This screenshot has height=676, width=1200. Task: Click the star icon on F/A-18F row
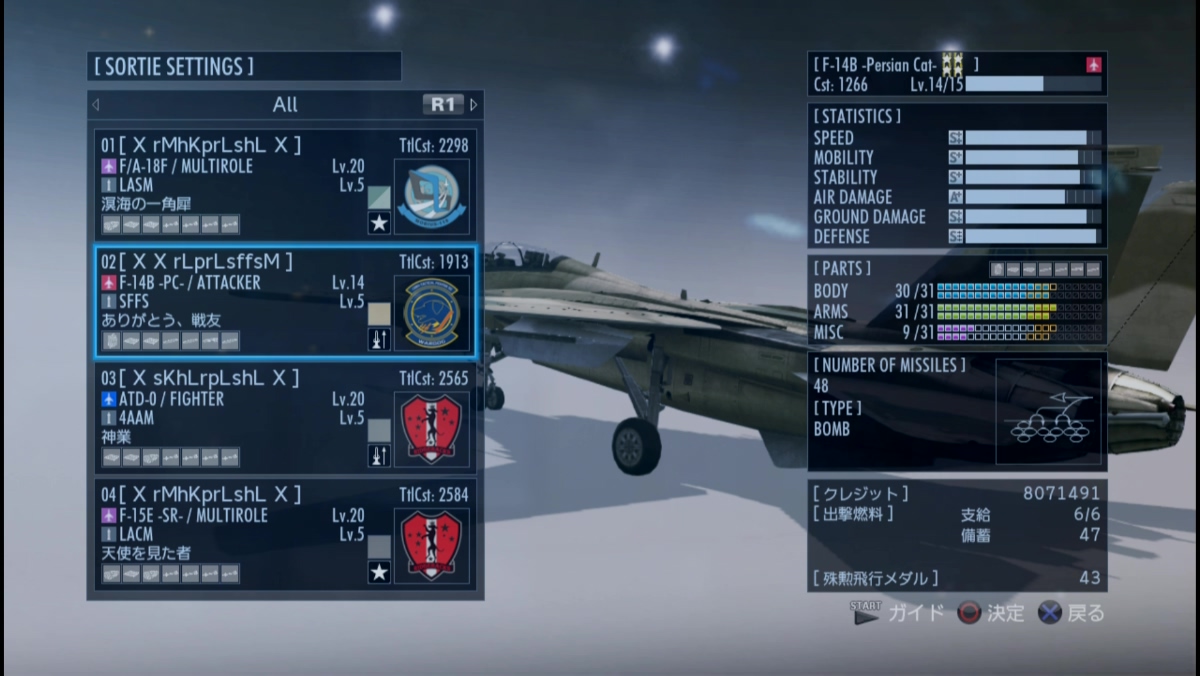click(x=379, y=223)
